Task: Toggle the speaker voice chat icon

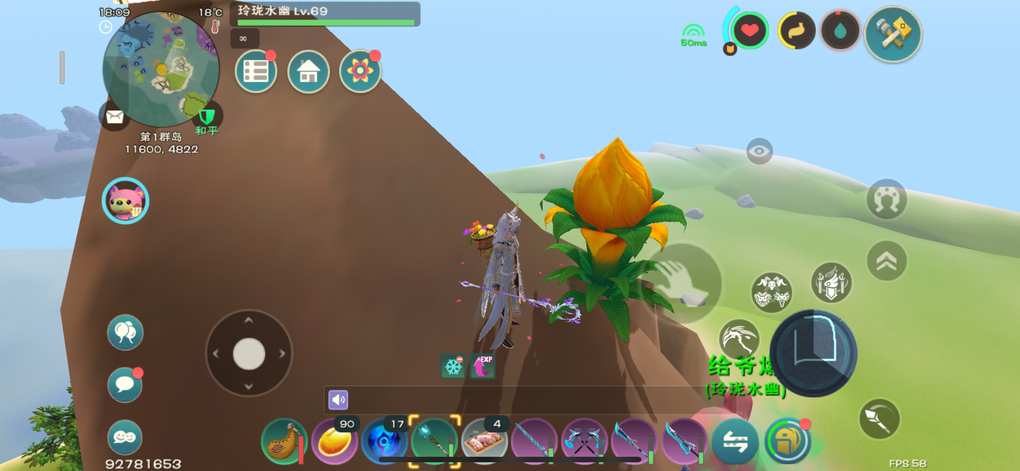Action: click(338, 400)
